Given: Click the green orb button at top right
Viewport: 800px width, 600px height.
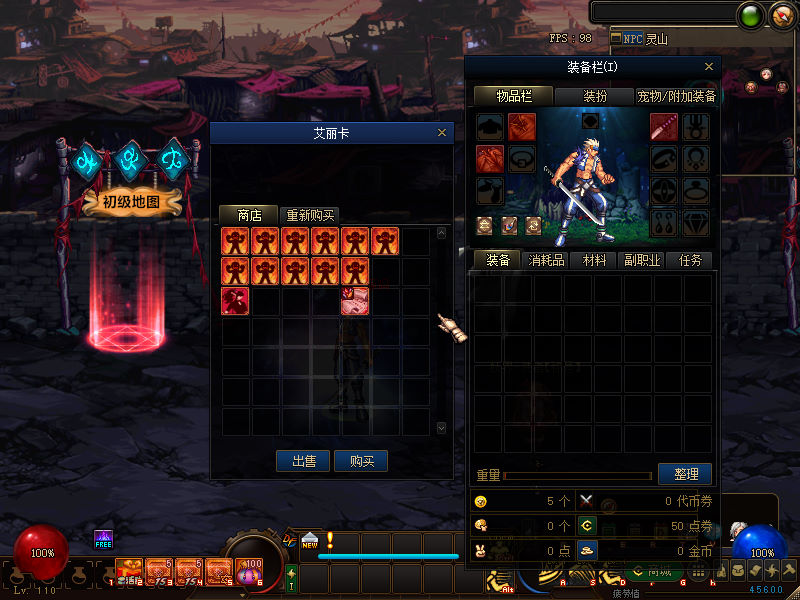Looking at the screenshot, I should pyautogui.click(x=749, y=15).
